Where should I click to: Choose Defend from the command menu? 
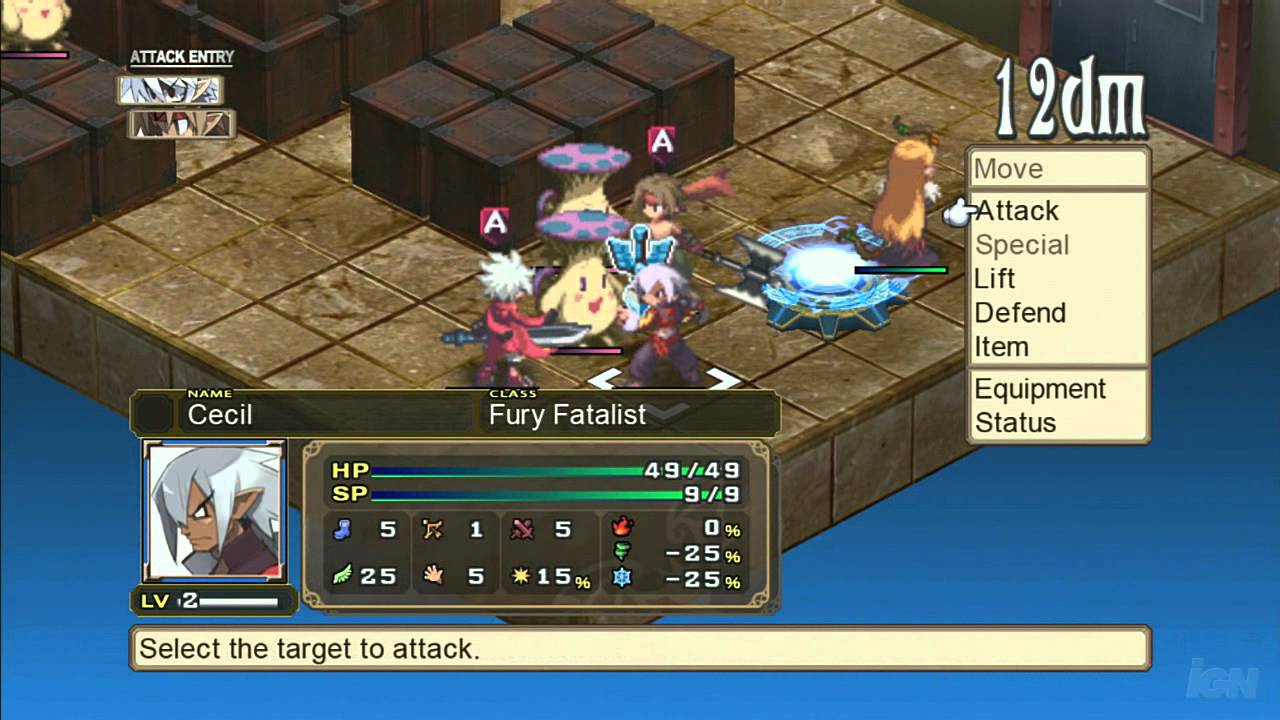[x=1020, y=313]
